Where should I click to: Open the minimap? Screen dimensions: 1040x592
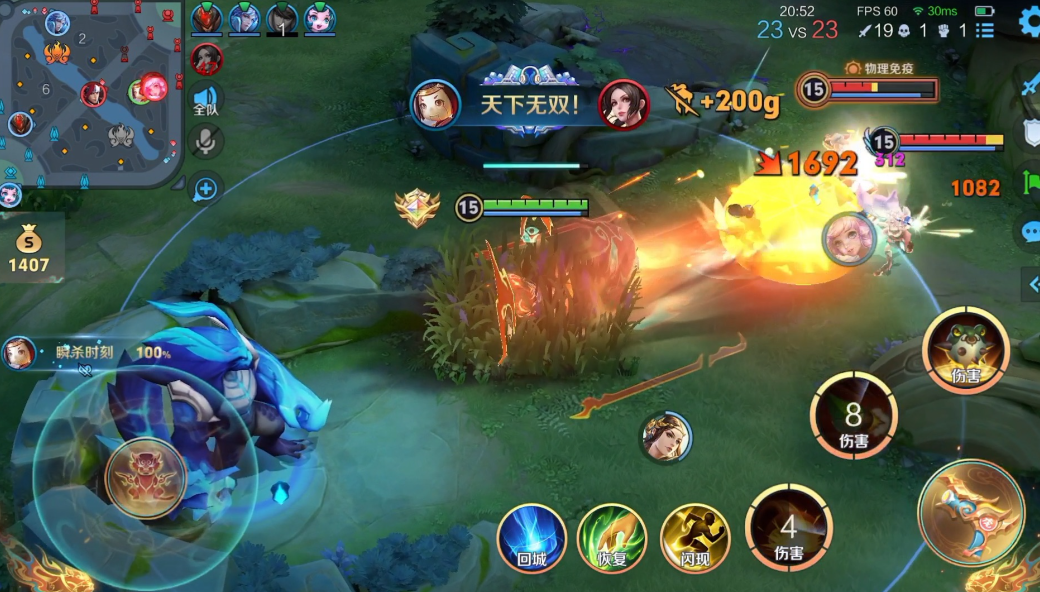click(90, 95)
